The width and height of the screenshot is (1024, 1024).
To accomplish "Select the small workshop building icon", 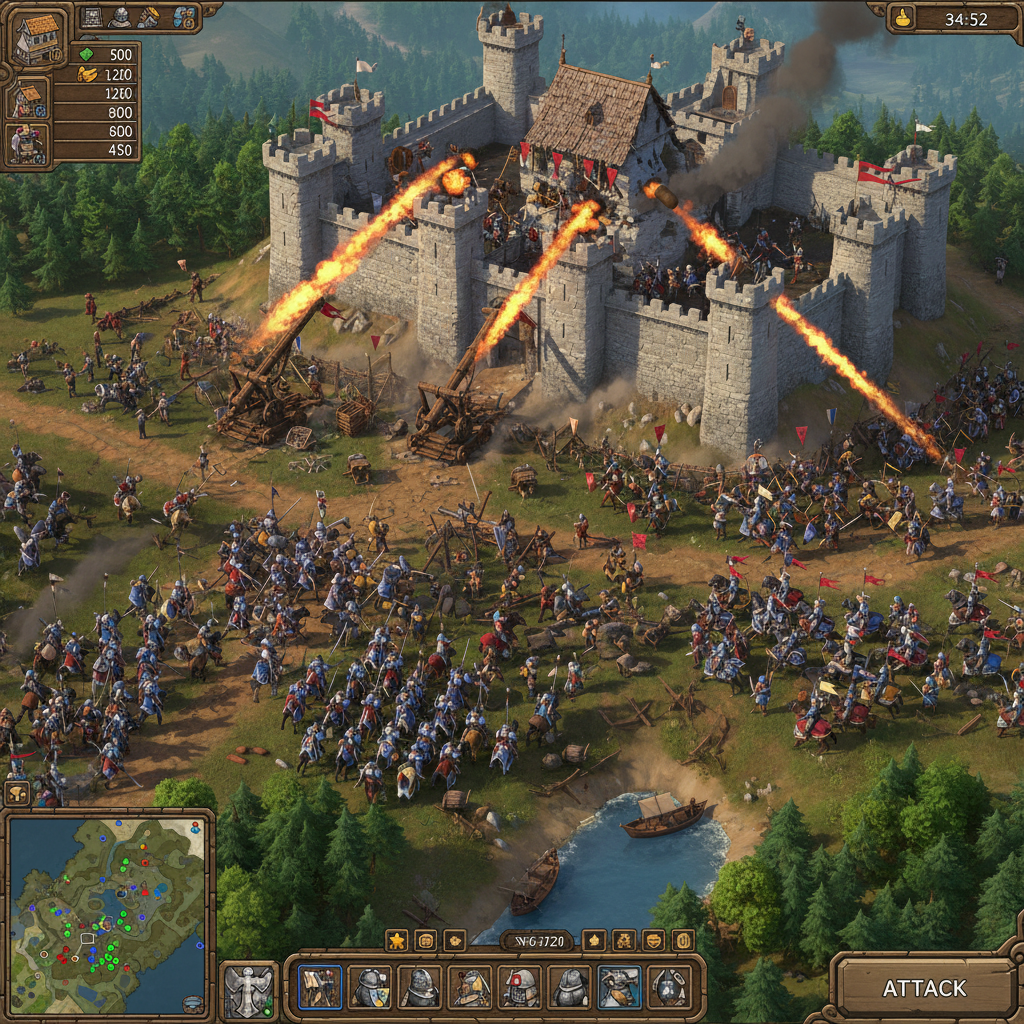I will (27, 98).
